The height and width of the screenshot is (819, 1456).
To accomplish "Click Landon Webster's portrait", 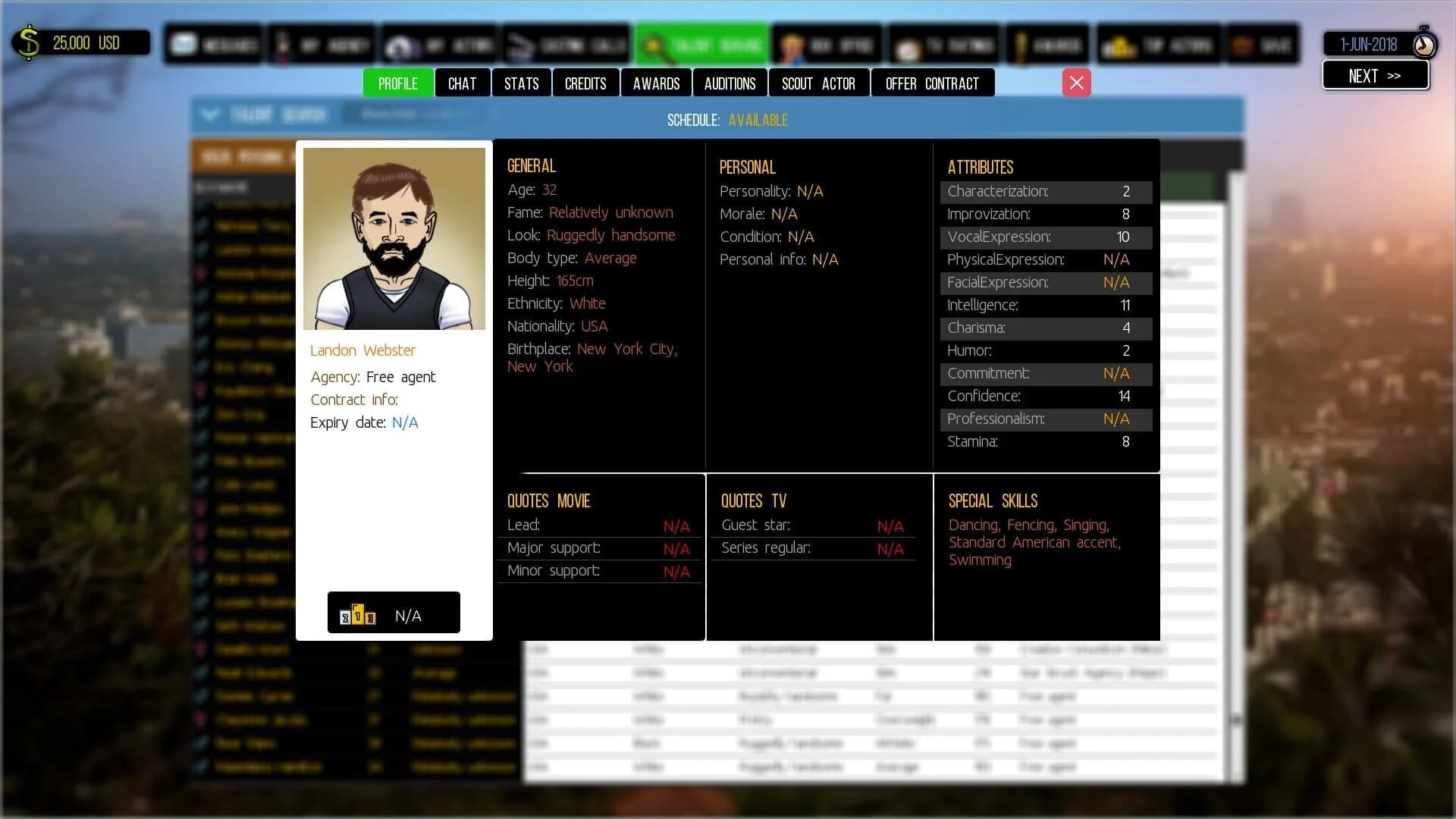I will [394, 238].
